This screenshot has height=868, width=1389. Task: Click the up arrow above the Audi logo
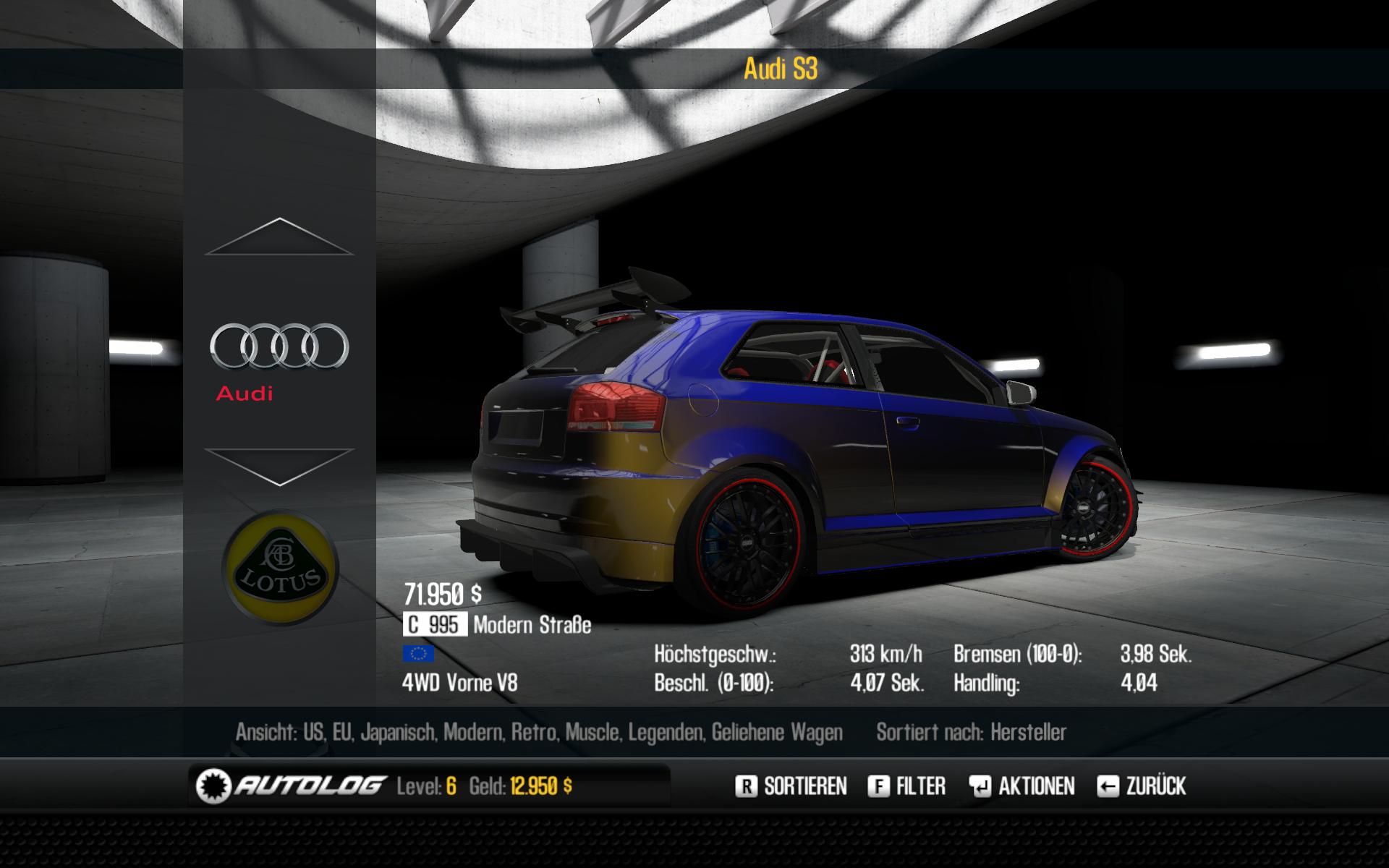[279, 237]
